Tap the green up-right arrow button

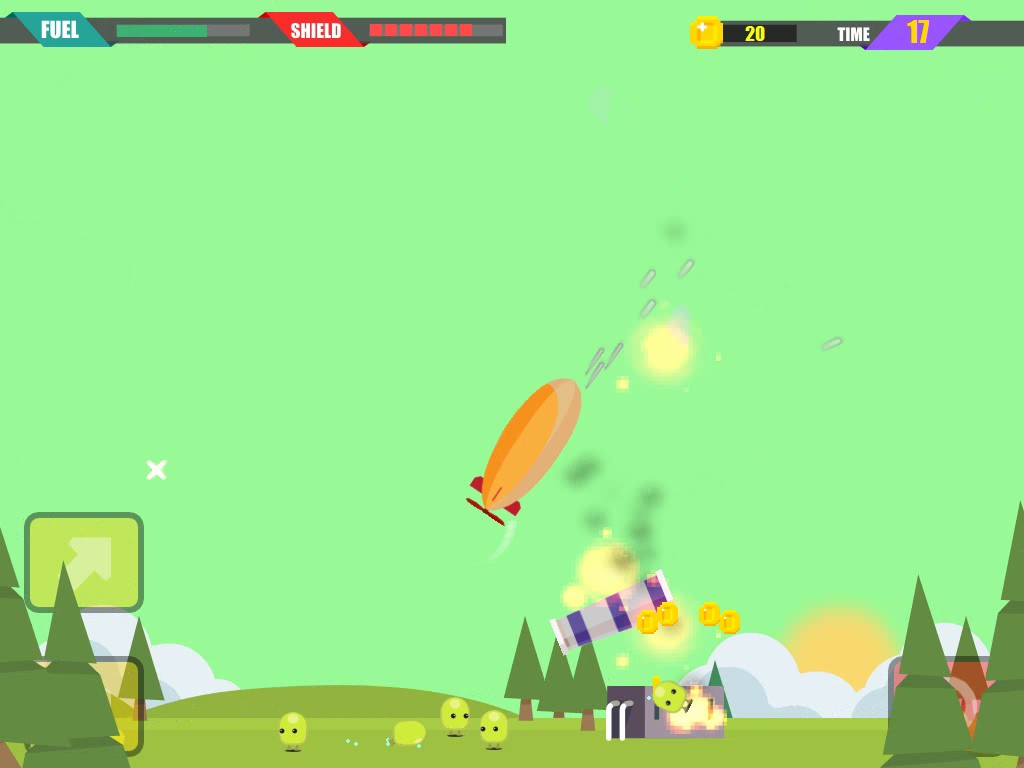(x=84, y=562)
